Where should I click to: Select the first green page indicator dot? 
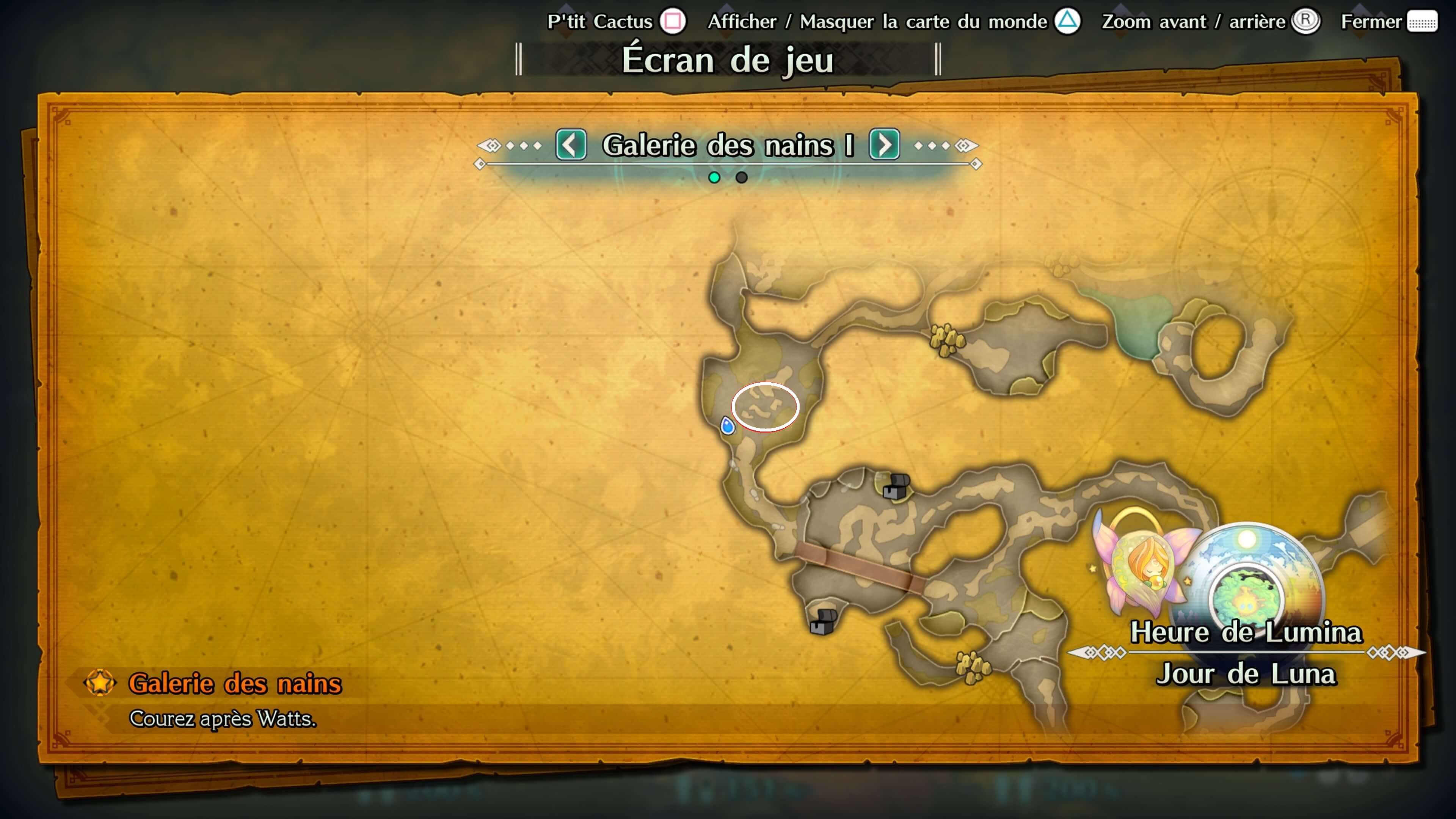pos(714,177)
